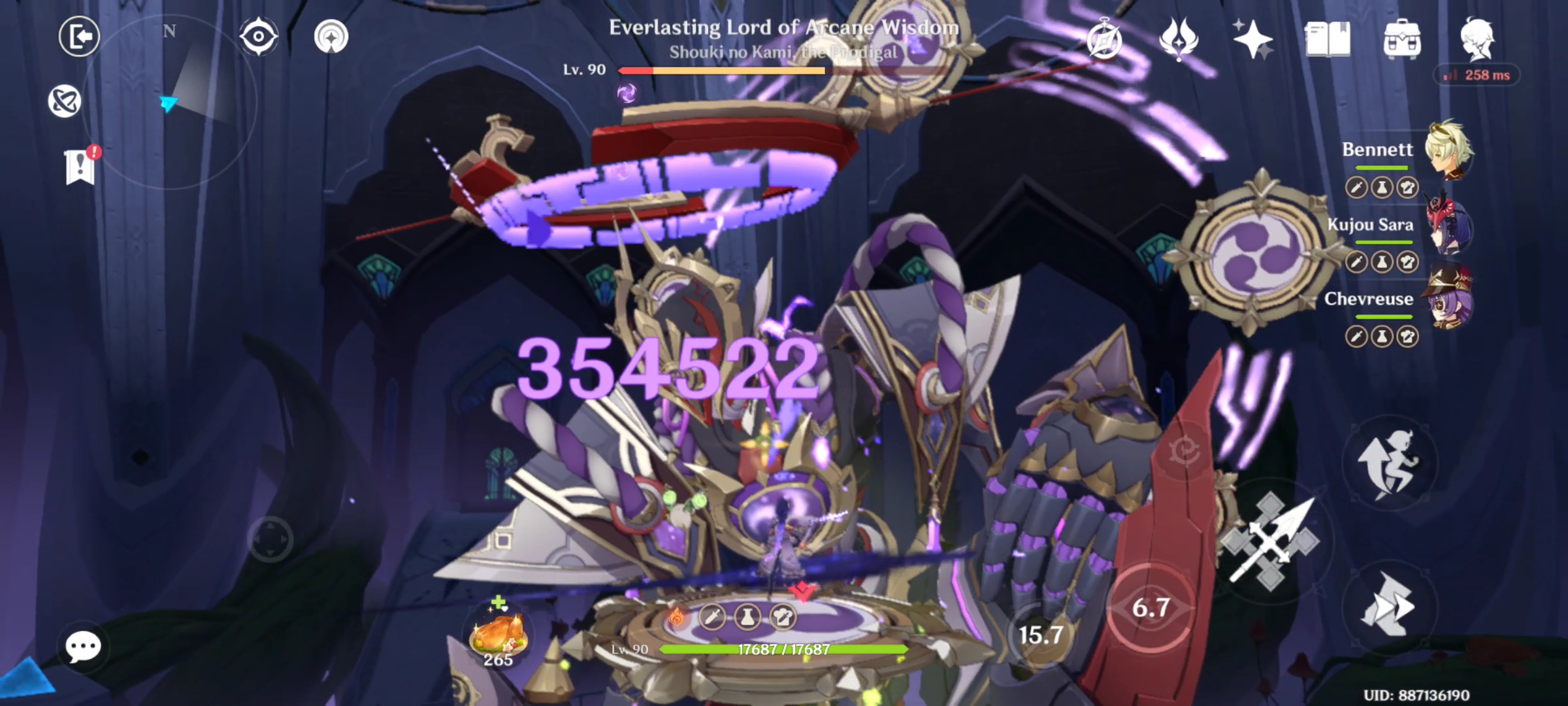Use the roast chicken food item
The height and width of the screenshot is (706, 1568).
(500, 634)
